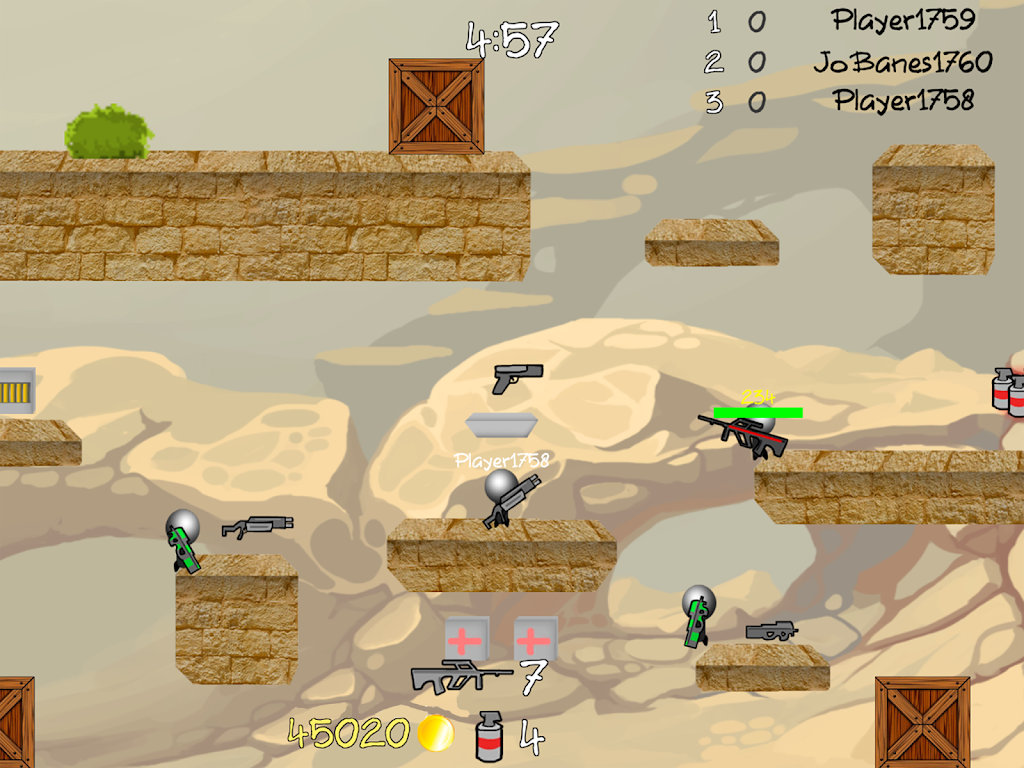Tap the grenade icon in the HUD

click(x=490, y=735)
